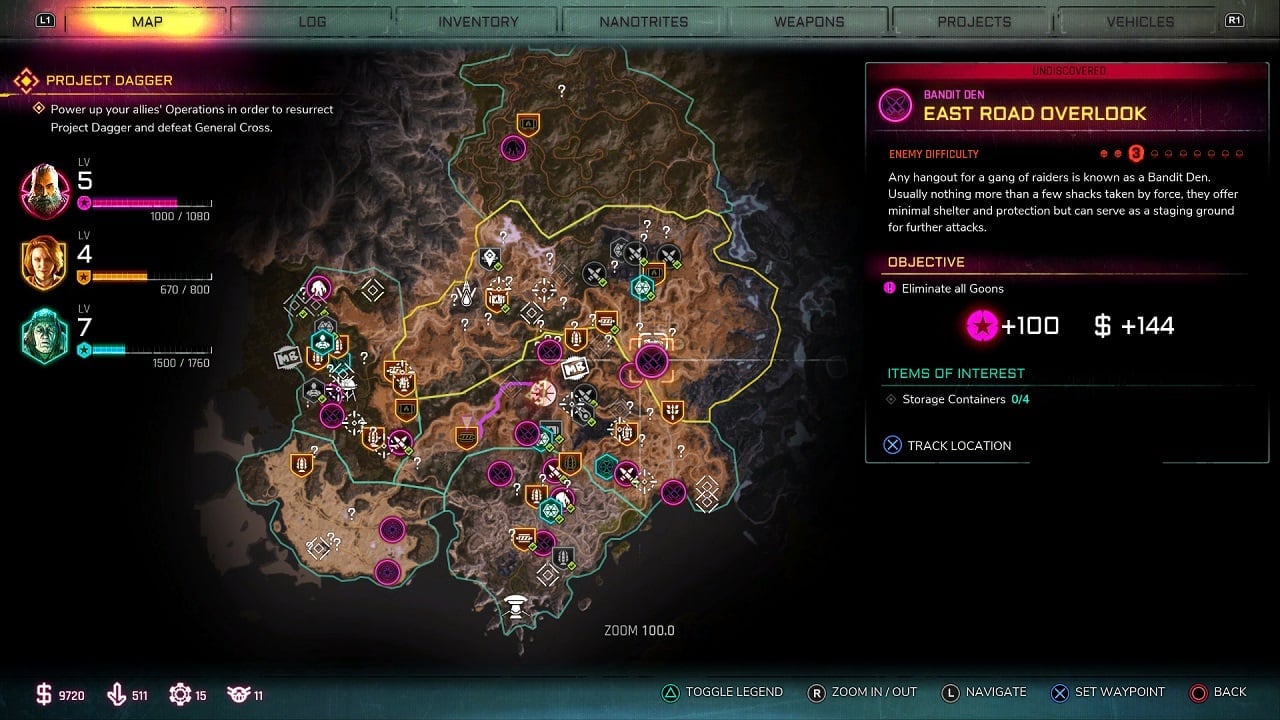Select the player position marker with purple route
This screenshot has height=720, width=1280.
tap(544, 392)
